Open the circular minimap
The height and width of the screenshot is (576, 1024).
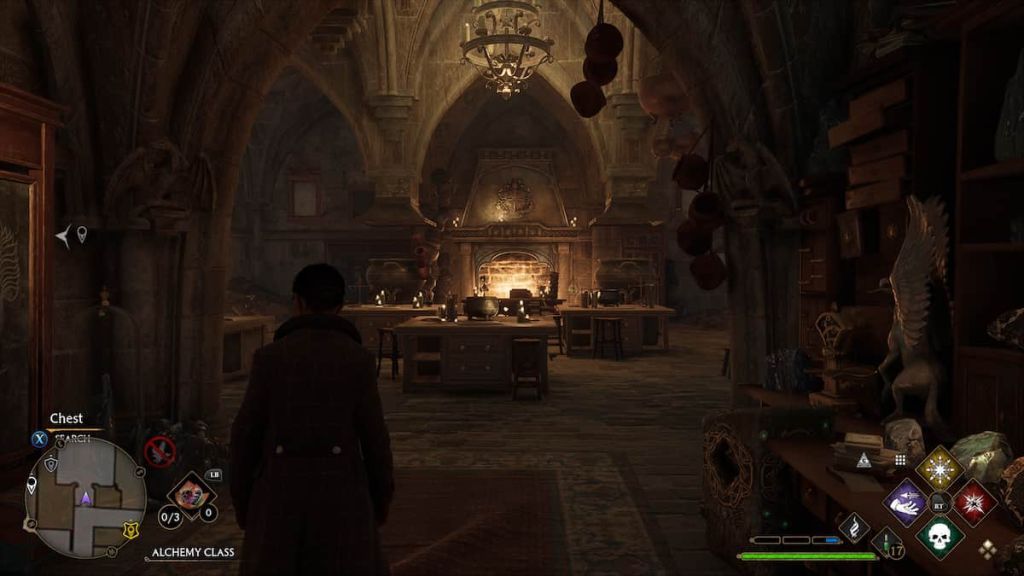[85, 498]
